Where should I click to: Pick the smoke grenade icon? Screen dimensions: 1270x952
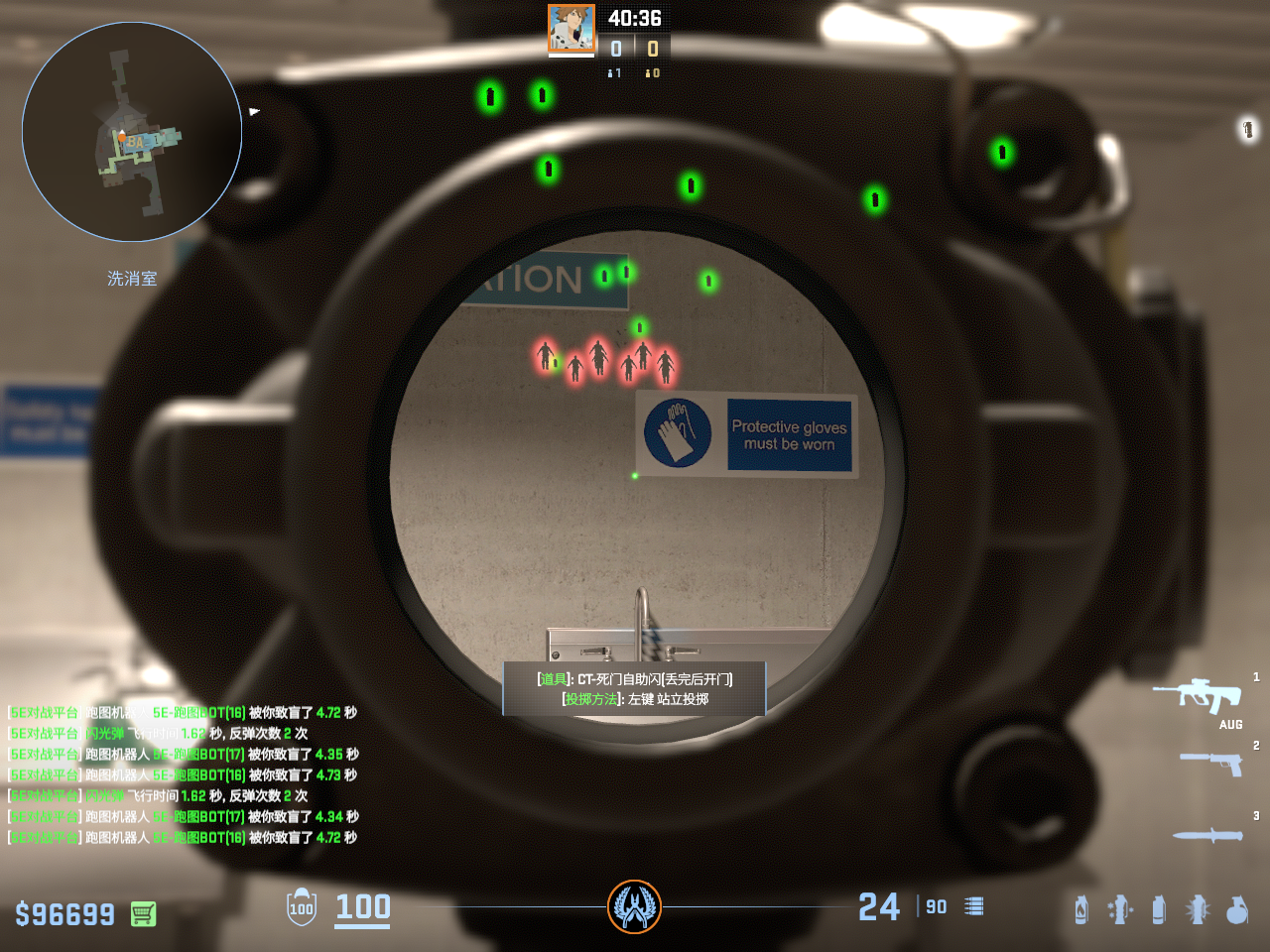tap(1158, 909)
